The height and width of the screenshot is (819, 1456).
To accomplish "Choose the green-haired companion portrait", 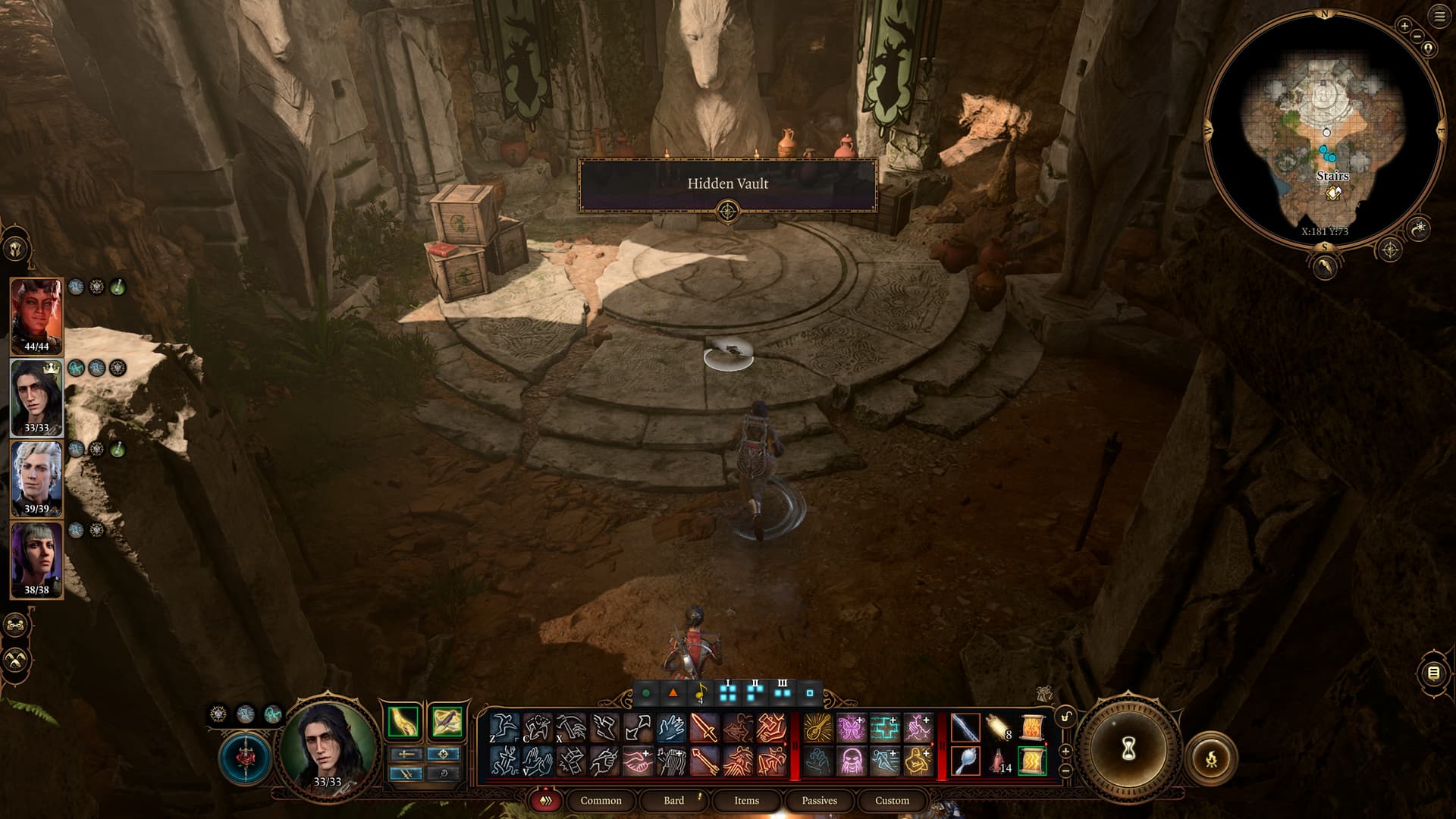I will point(36,556).
